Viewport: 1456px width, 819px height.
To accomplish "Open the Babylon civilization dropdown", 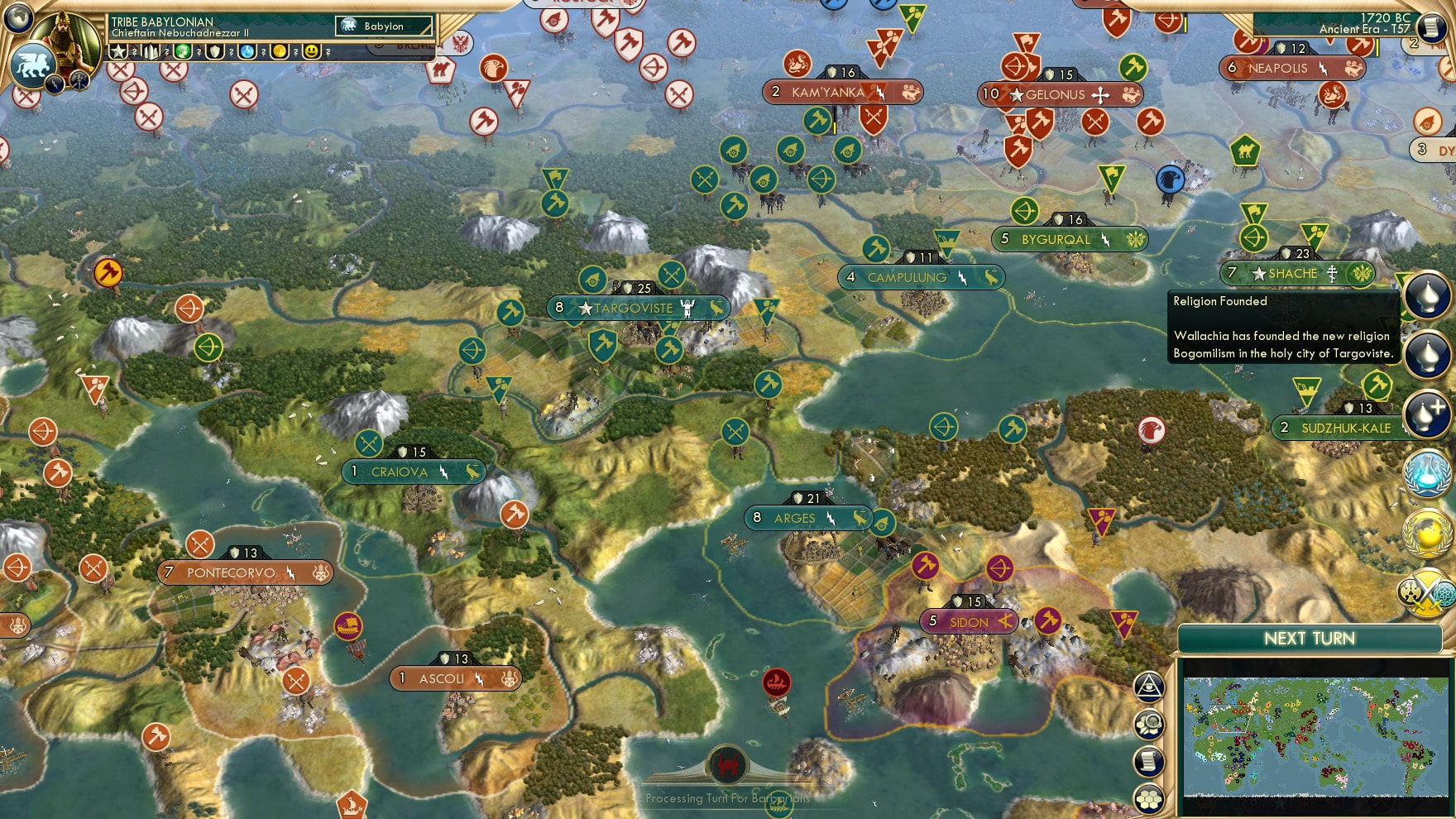I will [385, 26].
